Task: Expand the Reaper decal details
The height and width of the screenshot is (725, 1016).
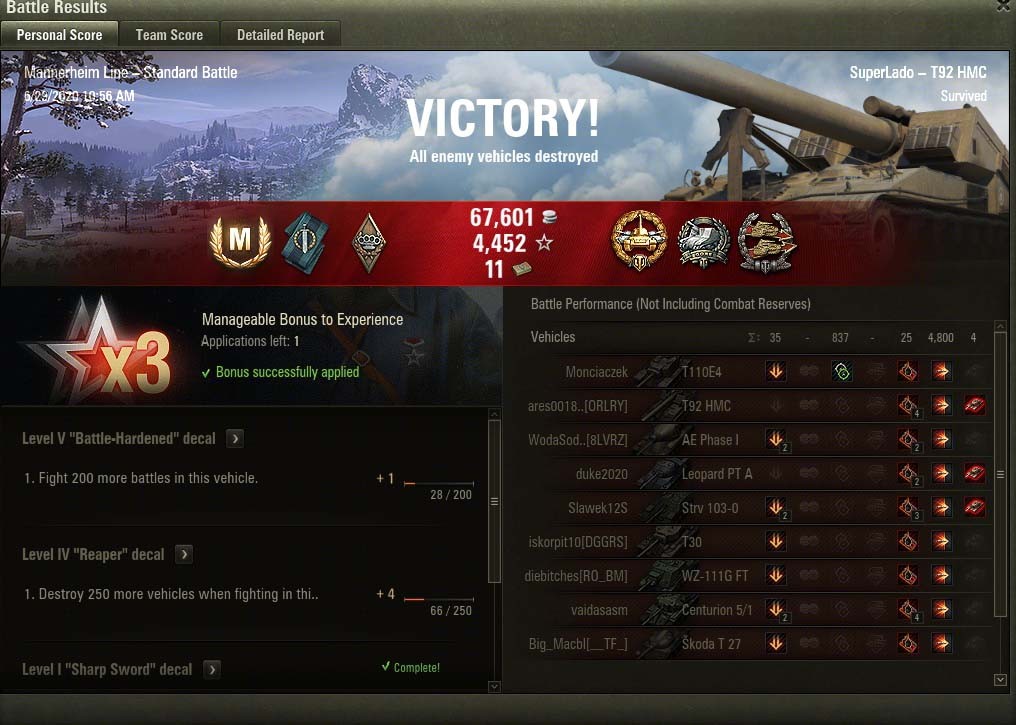Action: coord(184,554)
